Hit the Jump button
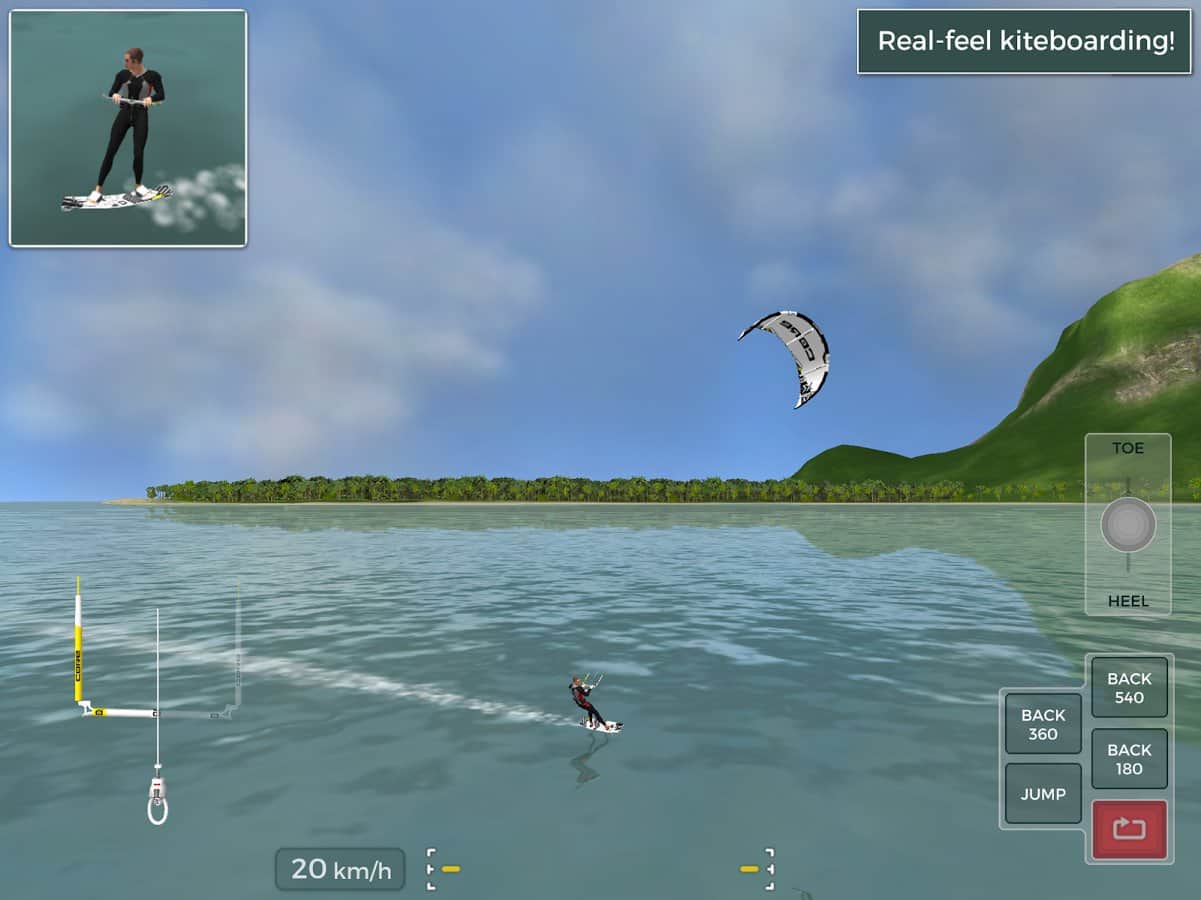Image resolution: width=1201 pixels, height=900 pixels. coord(1043,794)
